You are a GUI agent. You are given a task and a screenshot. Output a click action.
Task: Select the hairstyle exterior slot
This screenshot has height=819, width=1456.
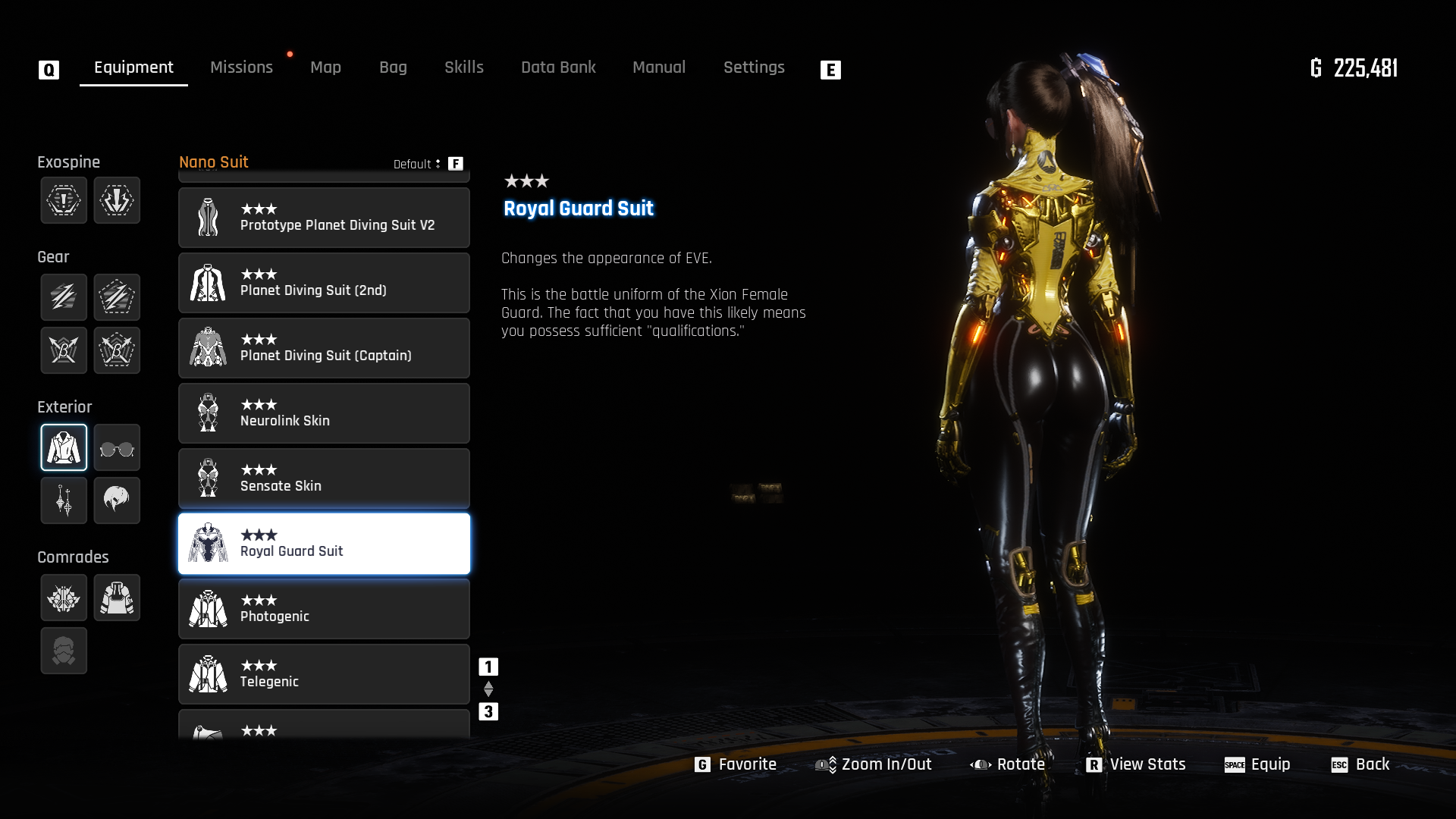tap(117, 500)
